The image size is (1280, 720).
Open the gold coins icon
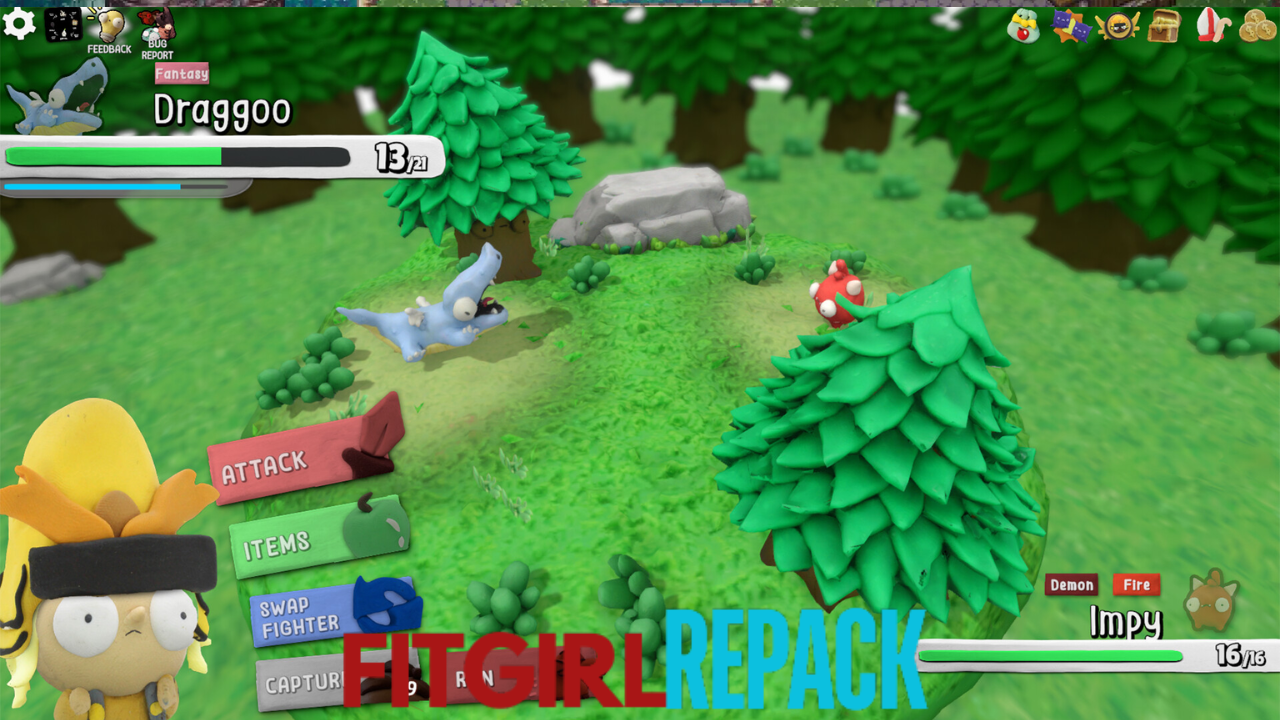pyautogui.click(x=1257, y=25)
